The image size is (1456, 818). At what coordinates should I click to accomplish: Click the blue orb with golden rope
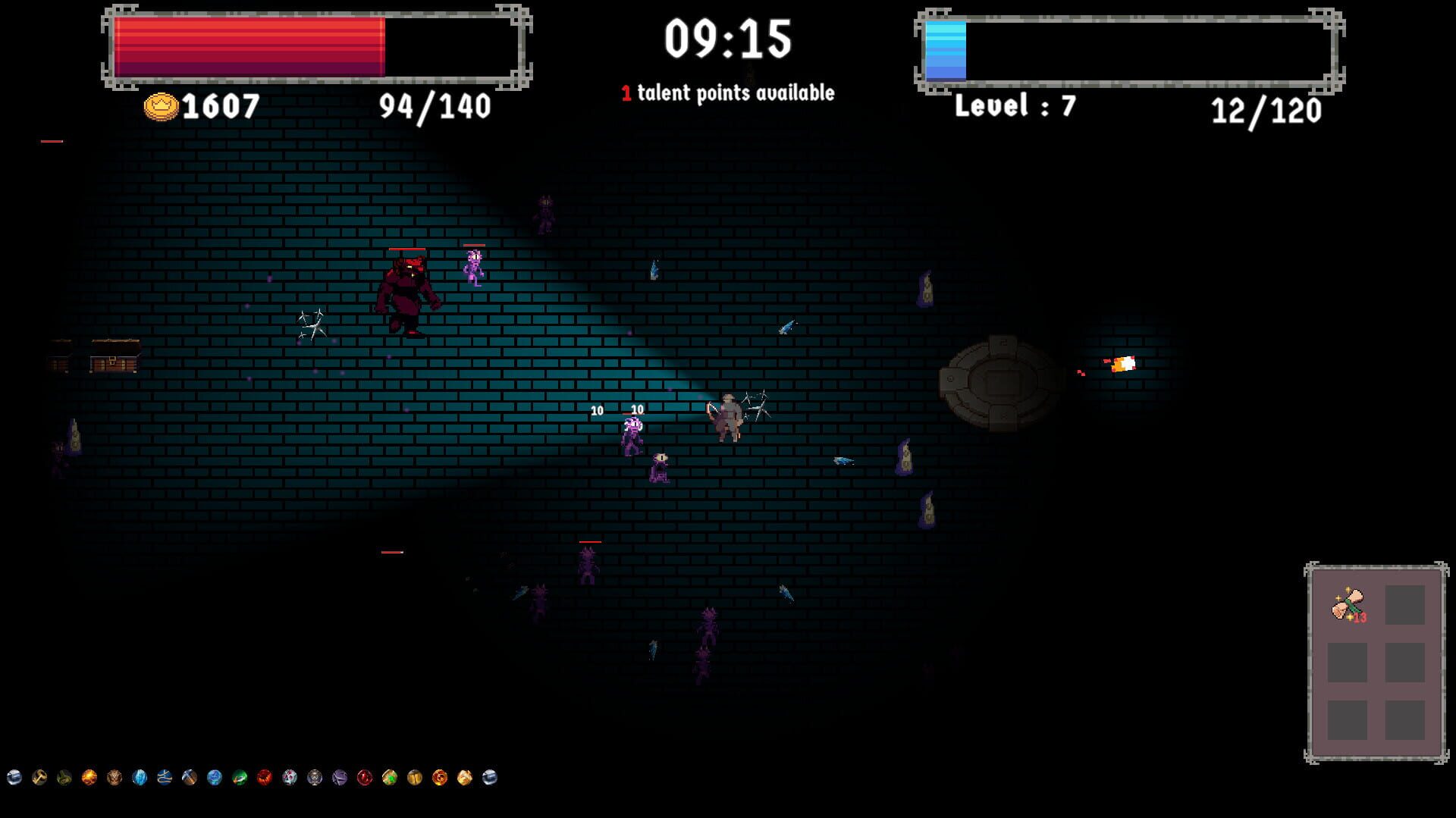pyautogui.click(x=165, y=776)
